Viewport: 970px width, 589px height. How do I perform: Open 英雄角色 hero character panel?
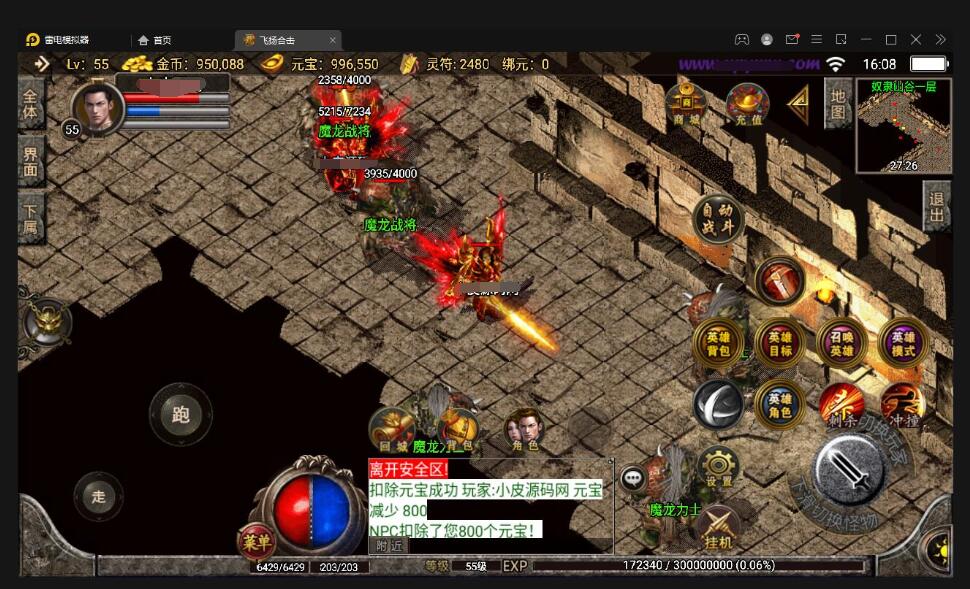[x=780, y=405]
